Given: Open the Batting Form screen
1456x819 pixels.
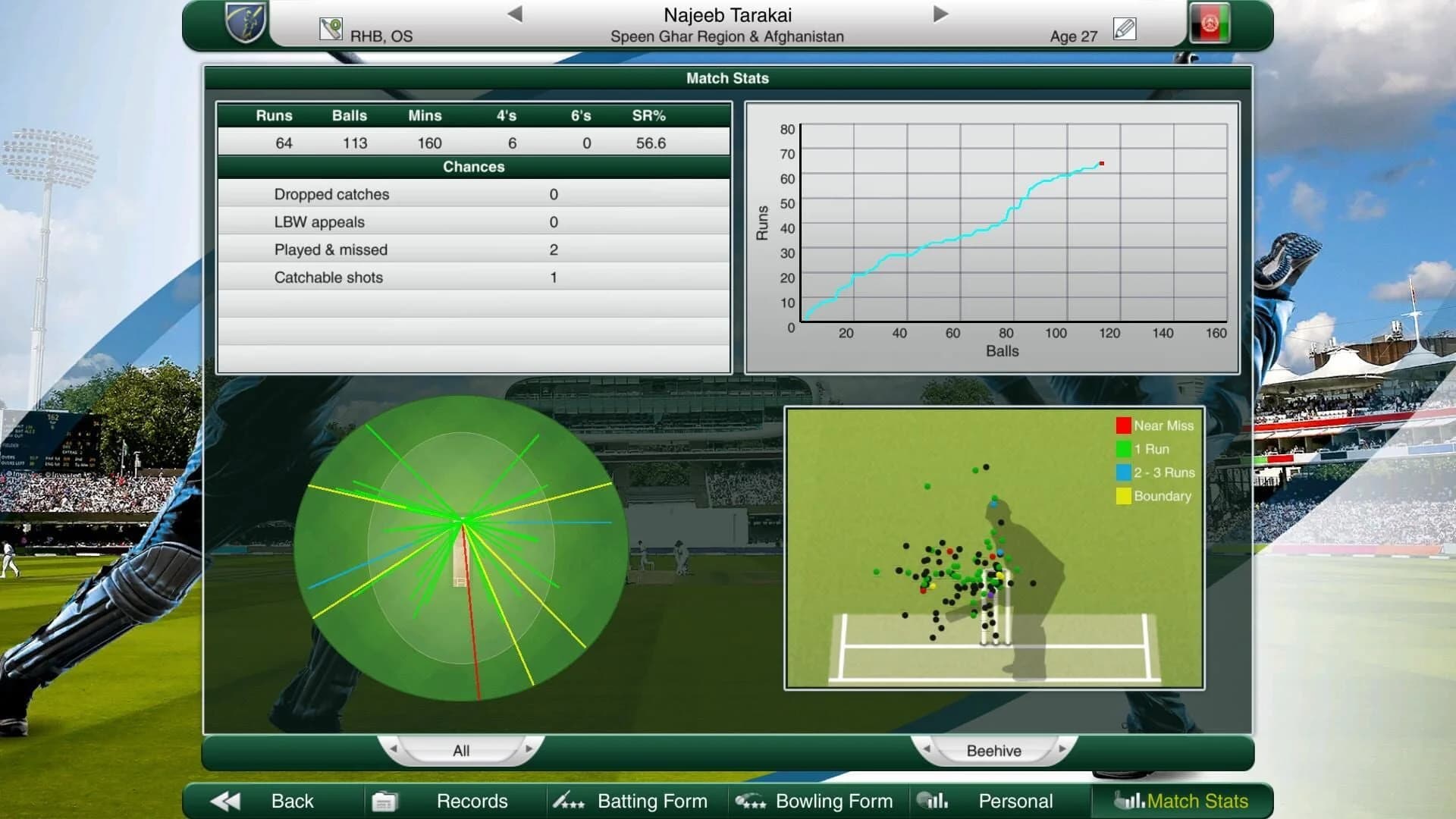Looking at the screenshot, I should click(x=652, y=800).
